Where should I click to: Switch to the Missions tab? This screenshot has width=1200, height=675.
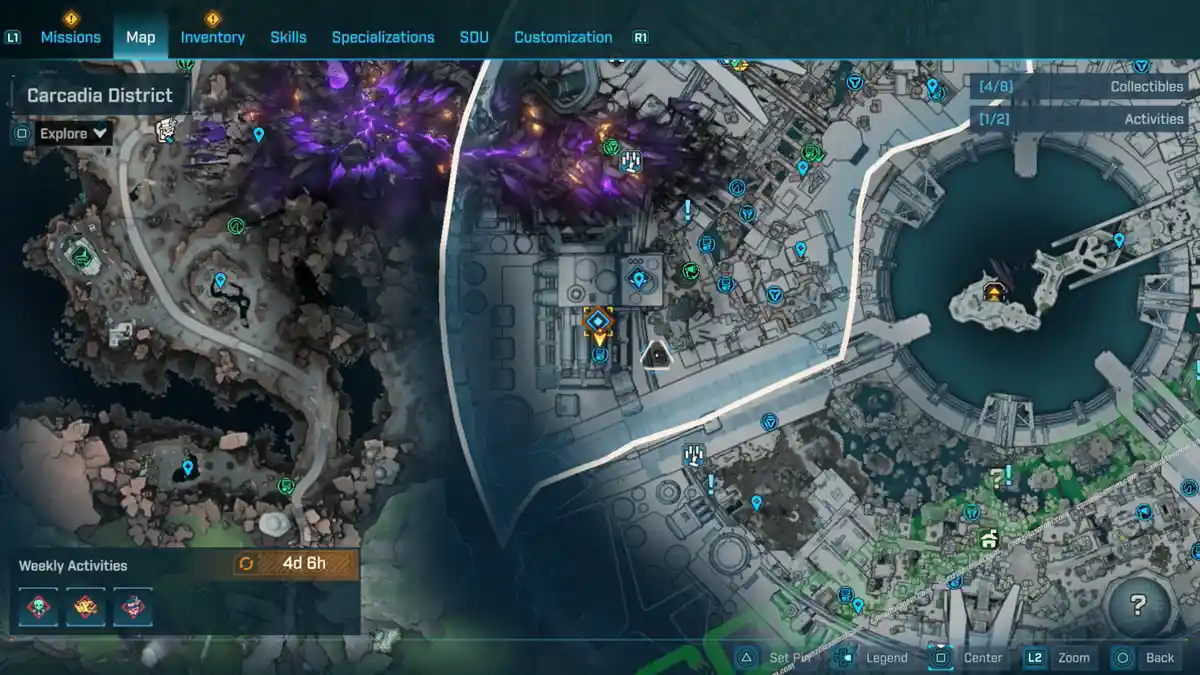click(70, 37)
